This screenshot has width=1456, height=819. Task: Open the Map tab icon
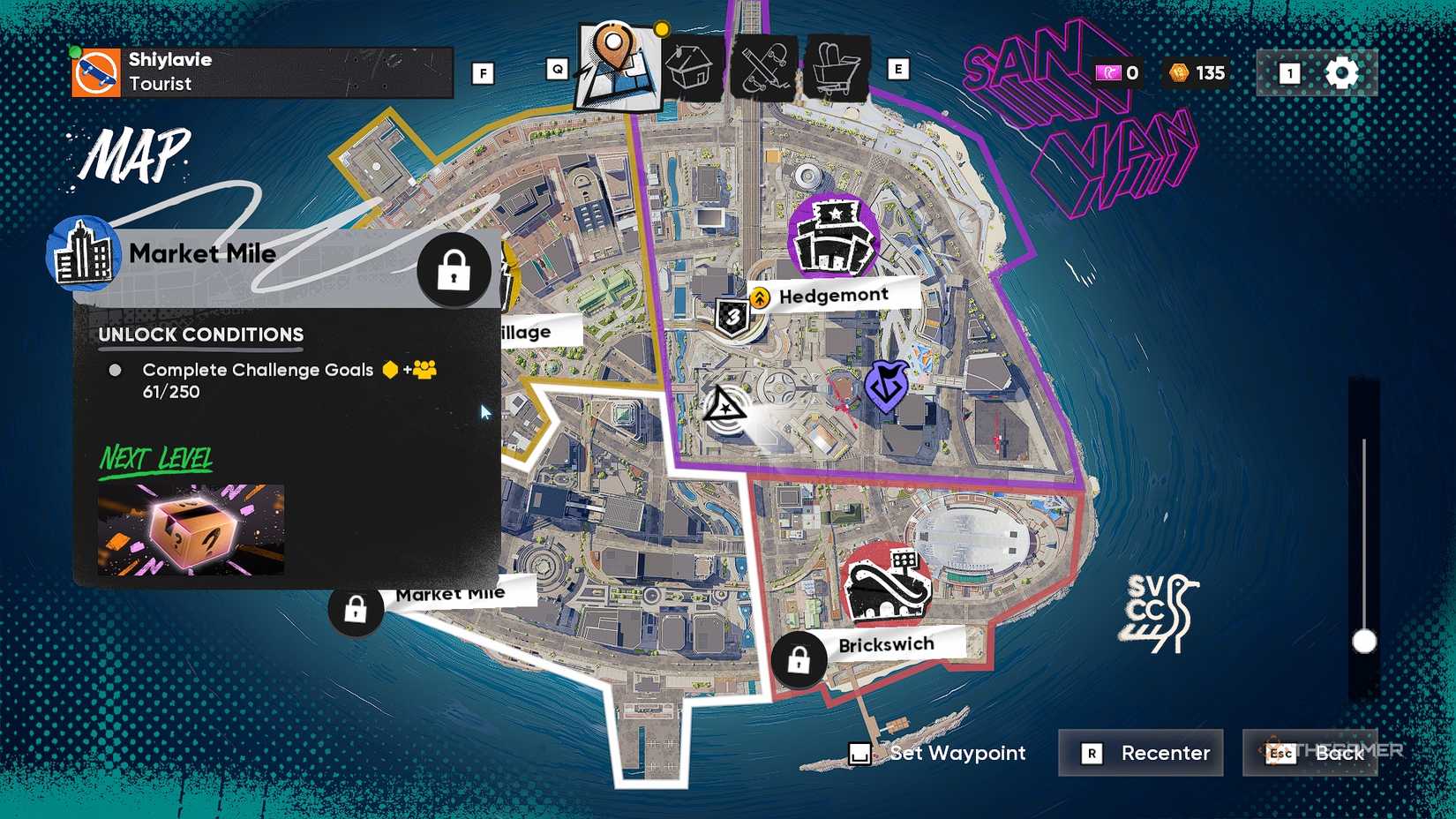[x=618, y=62]
